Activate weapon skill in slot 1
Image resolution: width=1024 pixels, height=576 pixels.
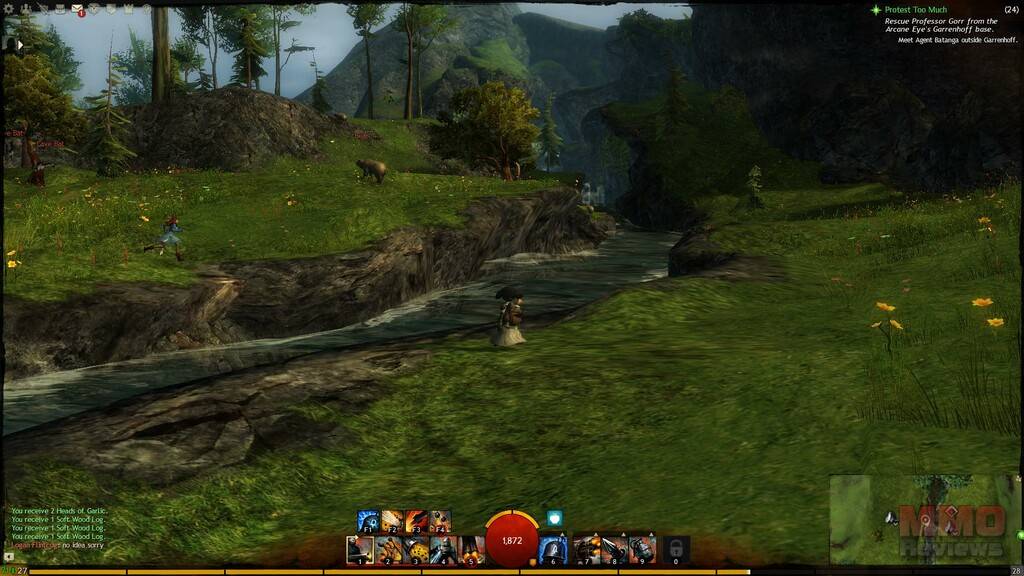360,549
